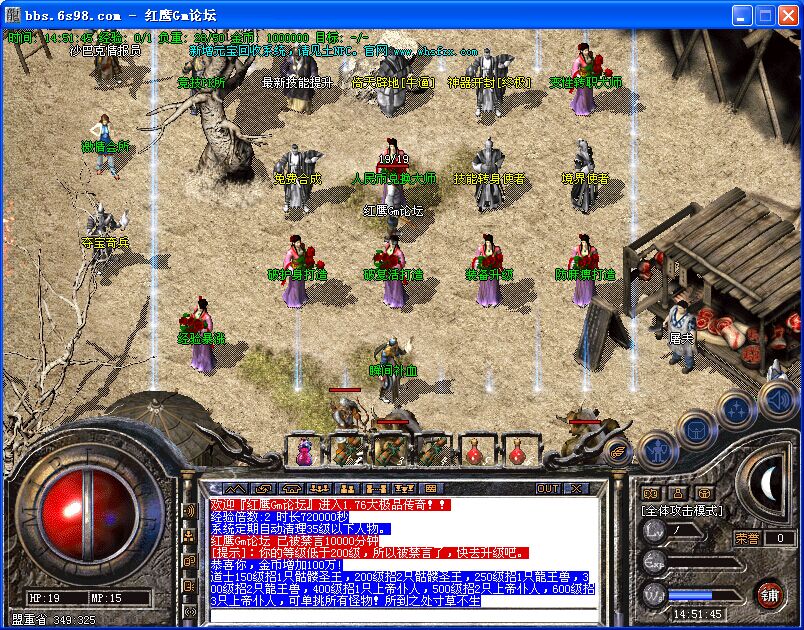This screenshot has height=630, width=804.
Task: Select the purple potion hotbar slot
Action: coord(305,451)
